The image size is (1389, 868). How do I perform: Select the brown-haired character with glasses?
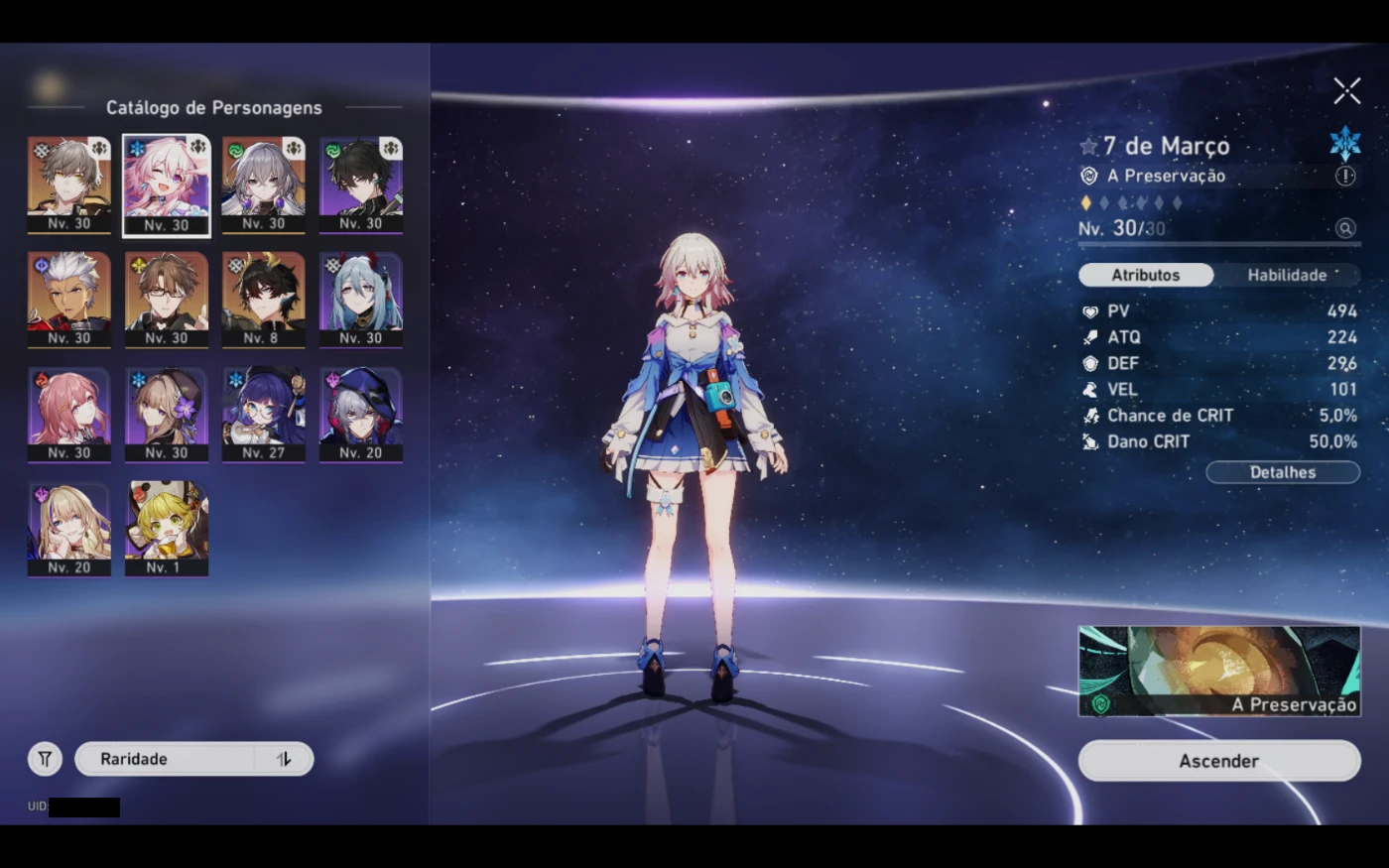(167, 299)
